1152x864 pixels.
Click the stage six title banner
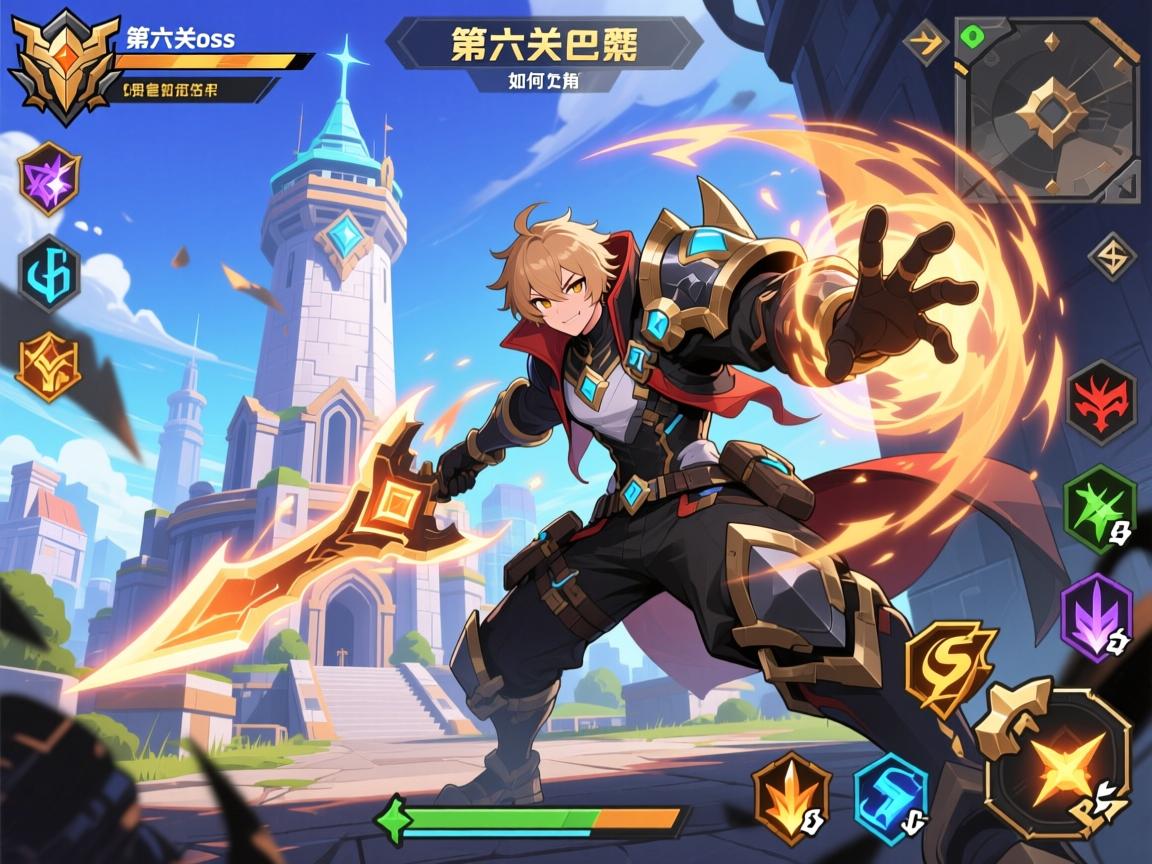pos(544,44)
